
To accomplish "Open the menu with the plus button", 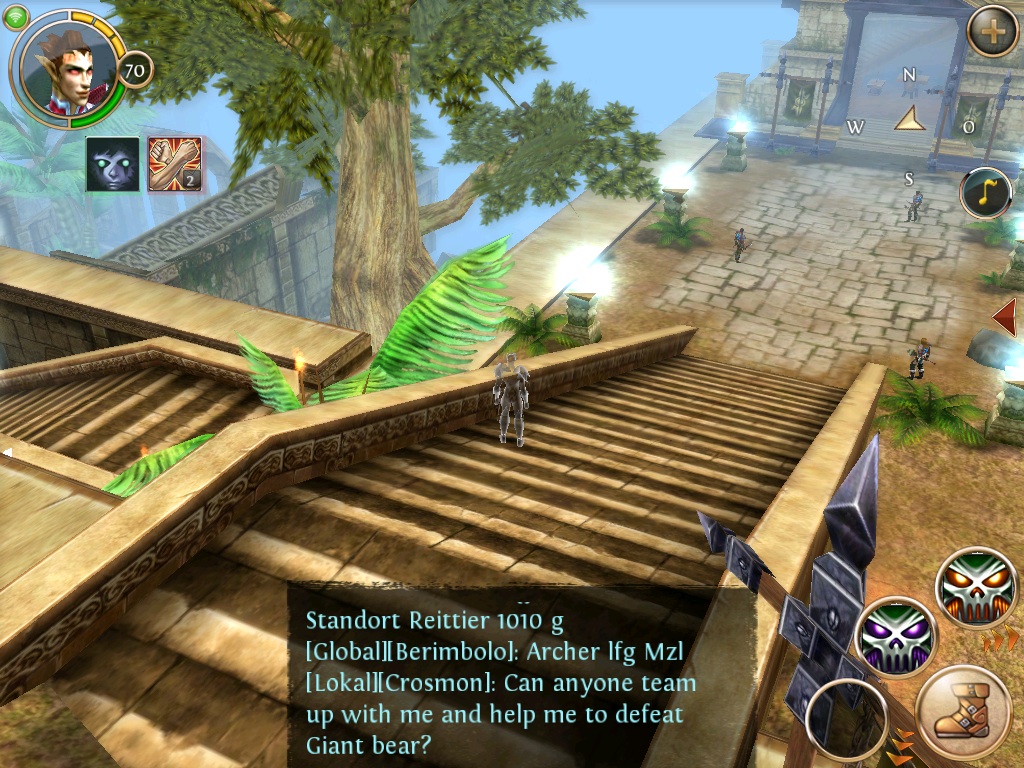I will pyautogui.click(x=992, y=32).
